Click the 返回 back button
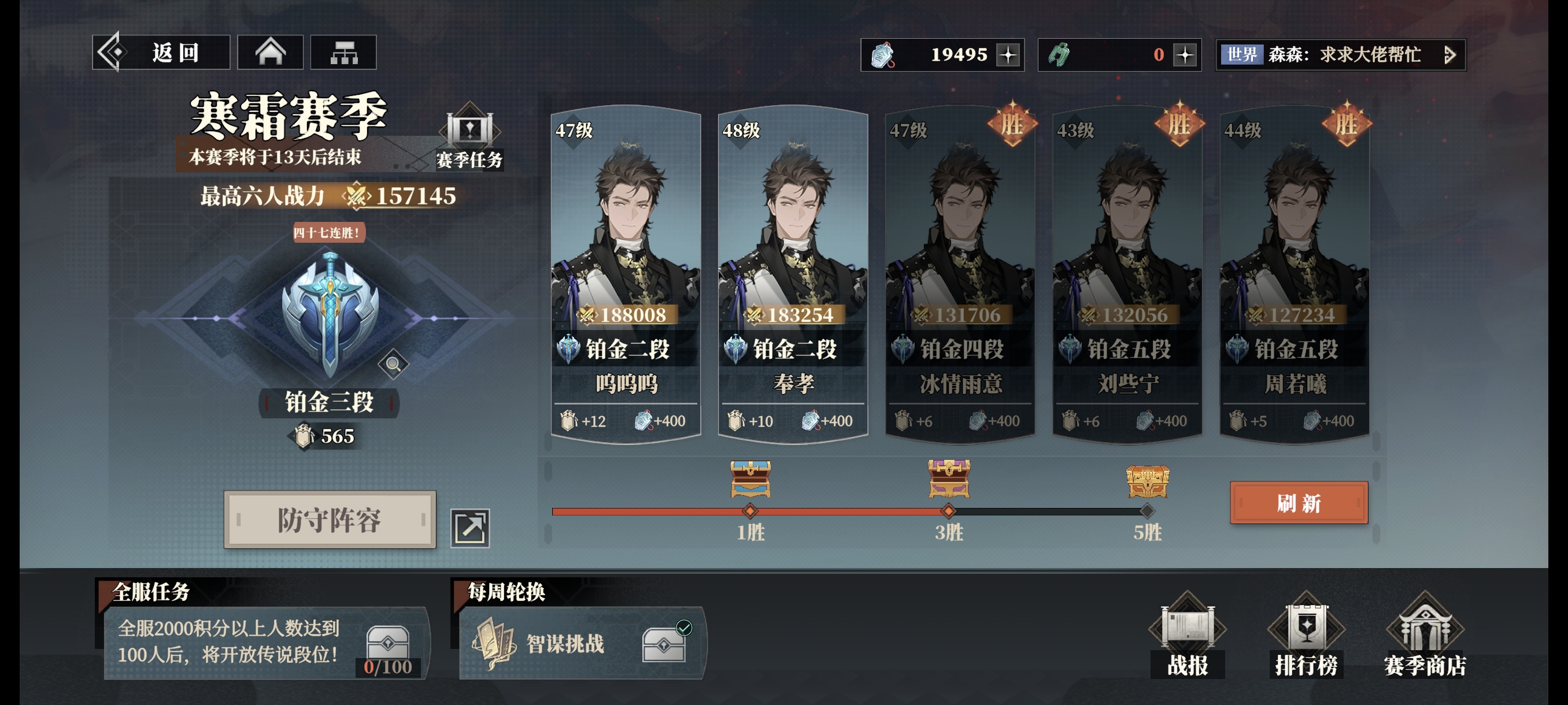The width and height of the screenshot is (1568, 705). [161, 53]
